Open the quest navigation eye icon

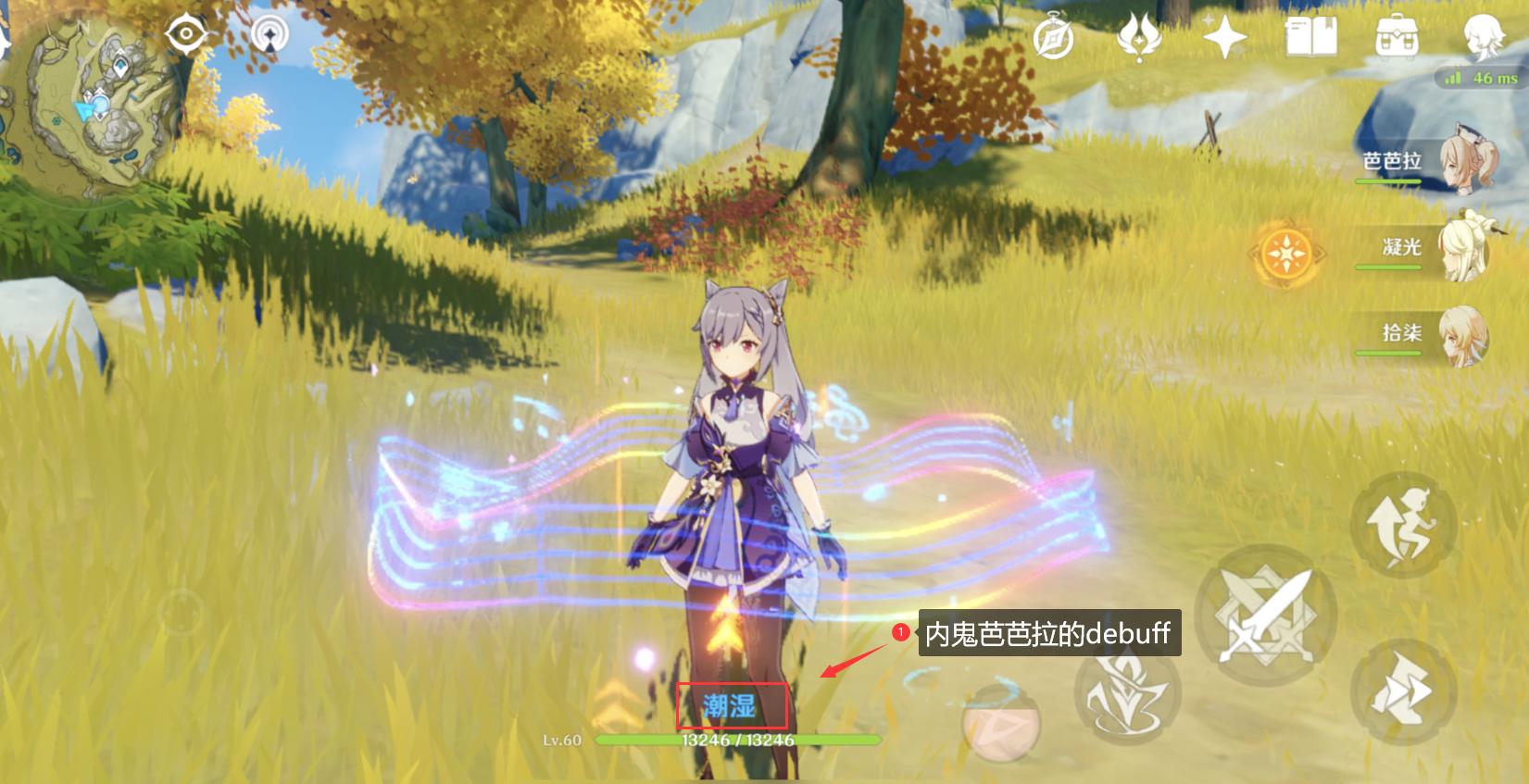pos(187,34)
